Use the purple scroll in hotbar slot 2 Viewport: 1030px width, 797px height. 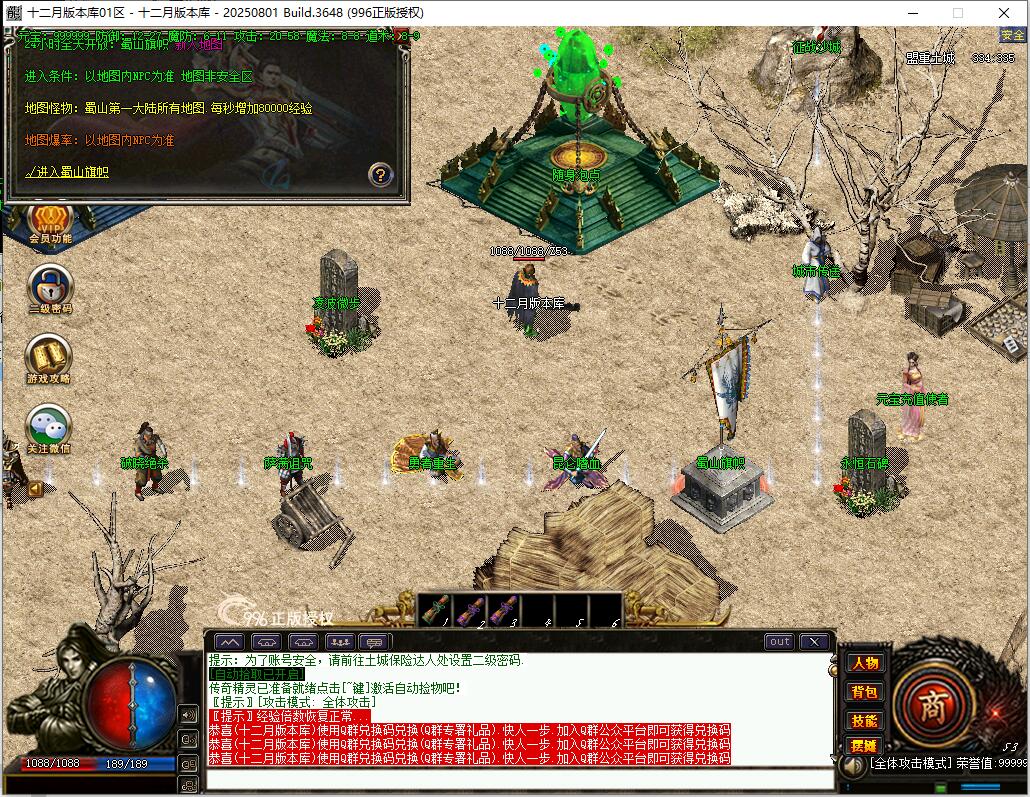(x=470, y=610)
